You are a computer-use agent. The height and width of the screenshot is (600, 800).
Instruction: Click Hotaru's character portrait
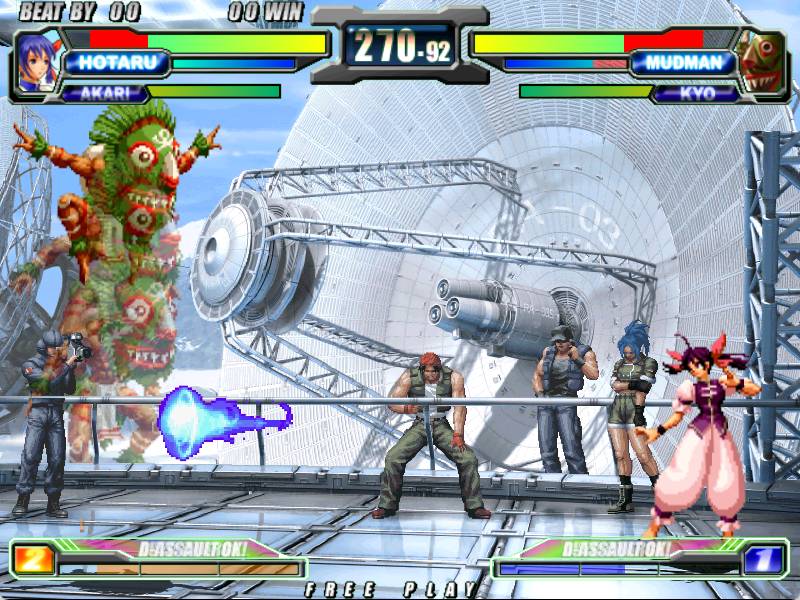tap(37, 62)
